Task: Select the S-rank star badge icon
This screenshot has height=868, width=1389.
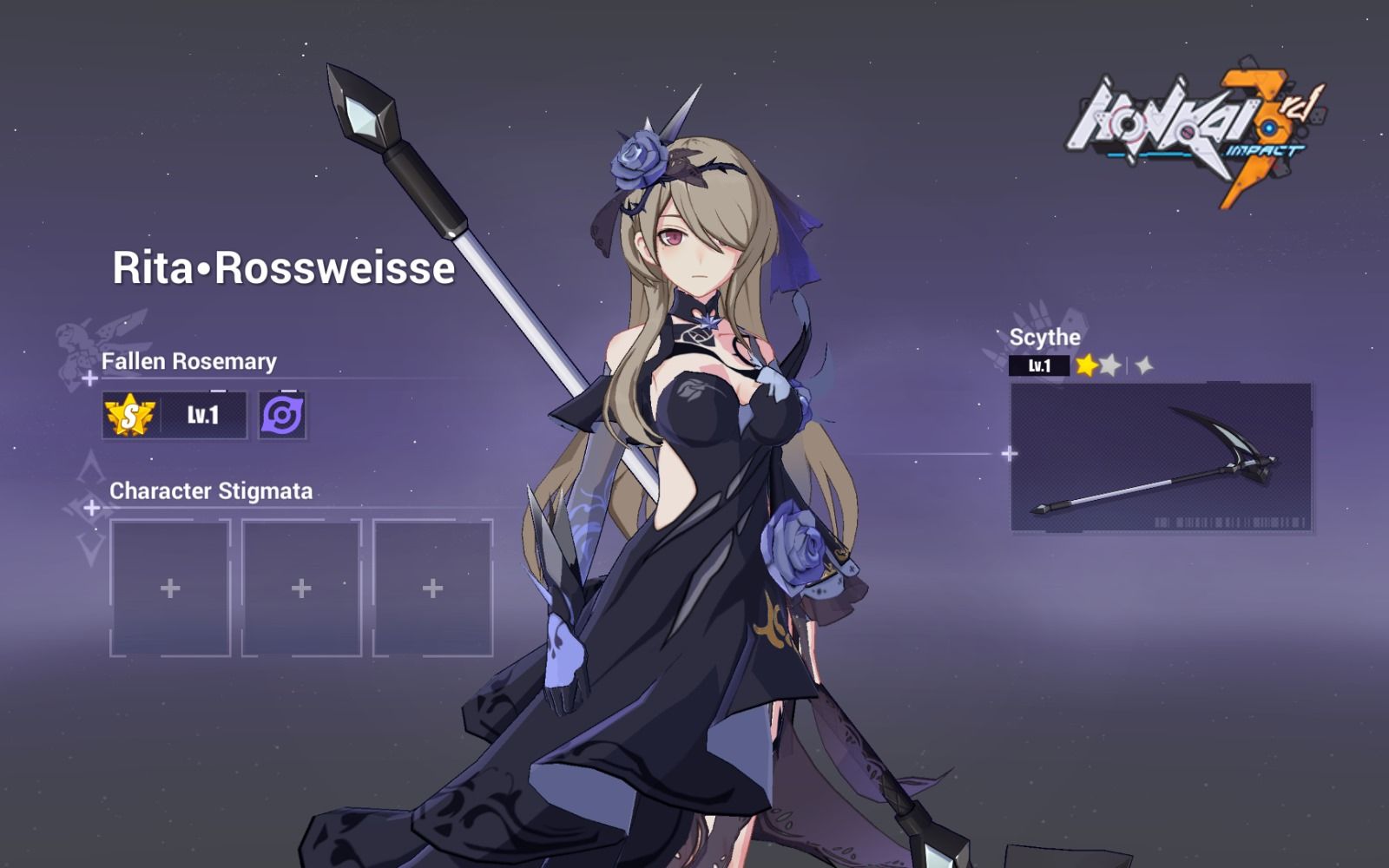Action: tap(127, 415)
